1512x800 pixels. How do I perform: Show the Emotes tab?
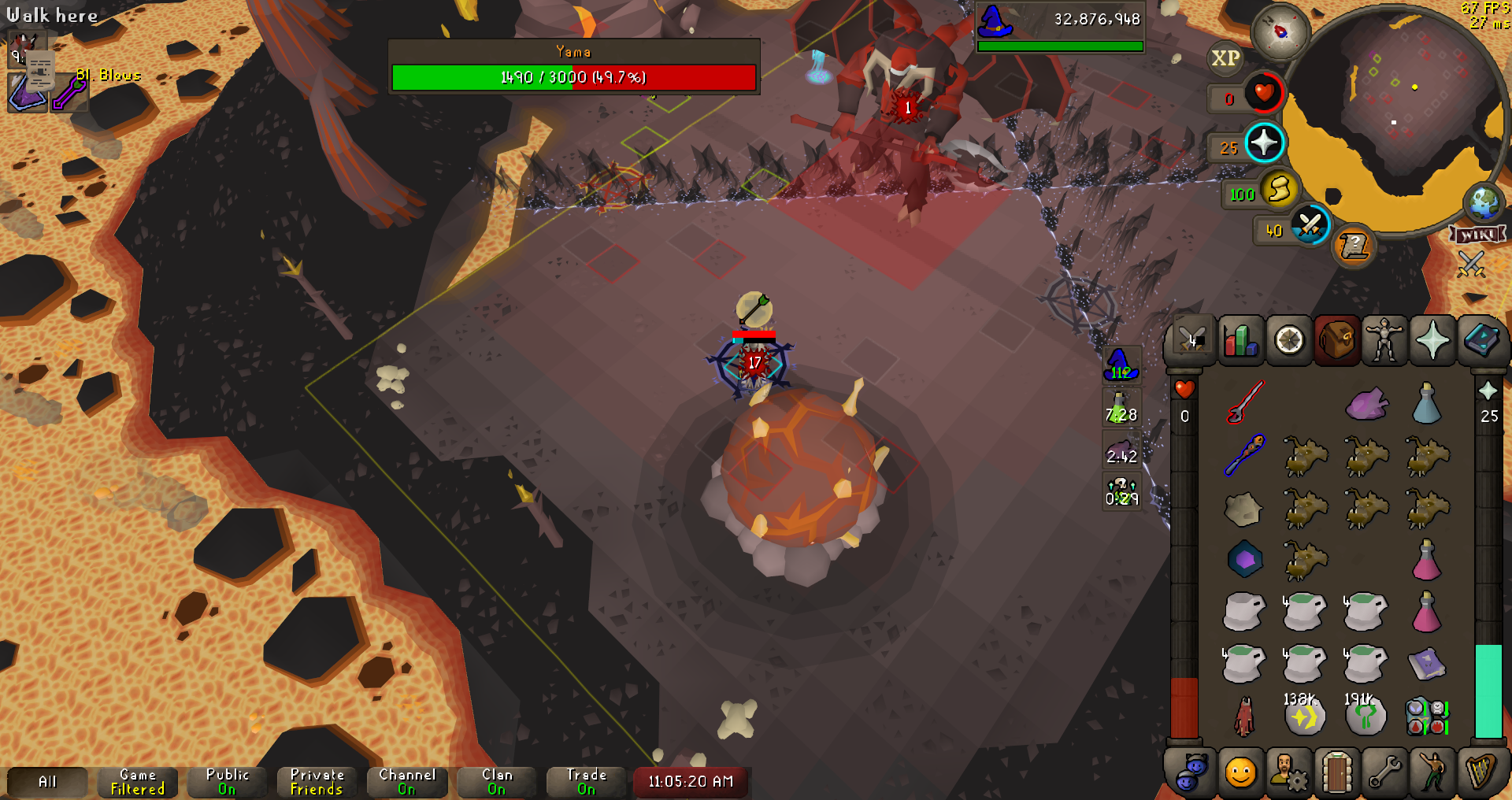click(x=1432, y=772)
